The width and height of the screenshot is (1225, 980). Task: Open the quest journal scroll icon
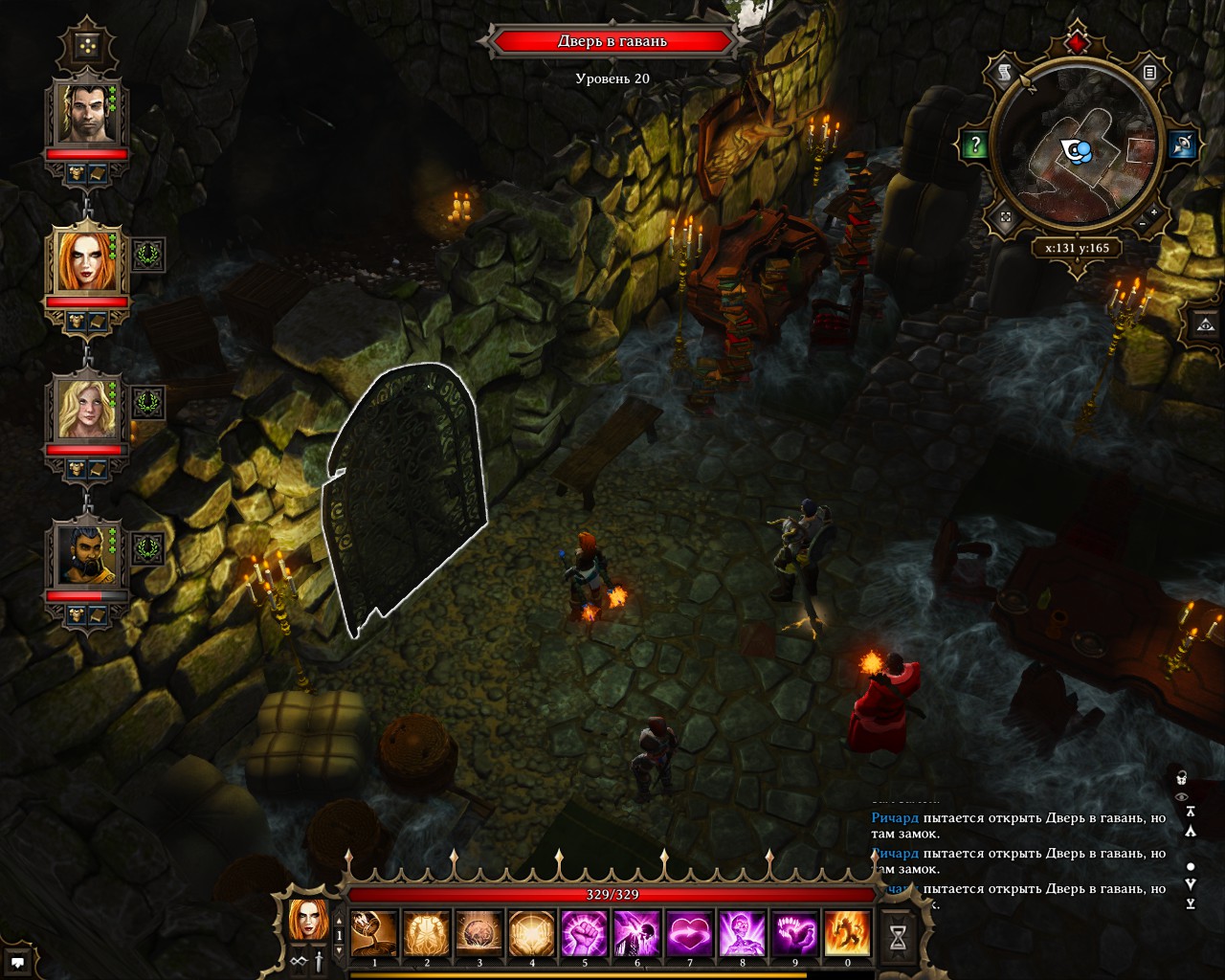pyautogui.click(x=1005, y=73)
